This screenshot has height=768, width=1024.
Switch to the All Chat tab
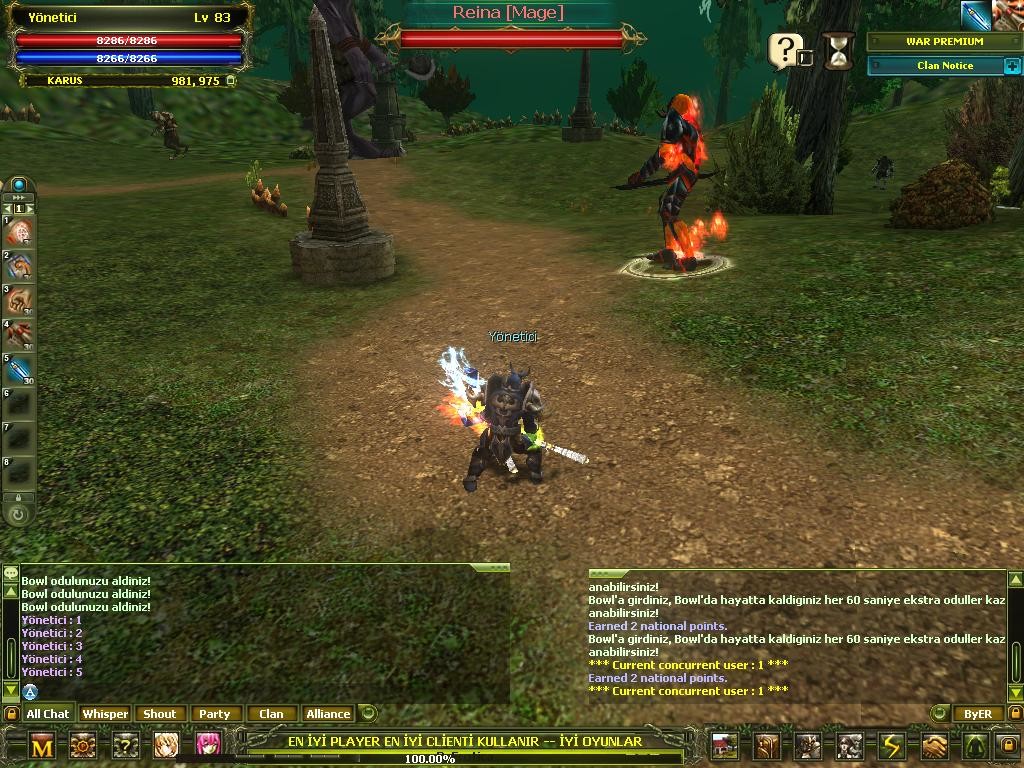(x=47, y=714)
